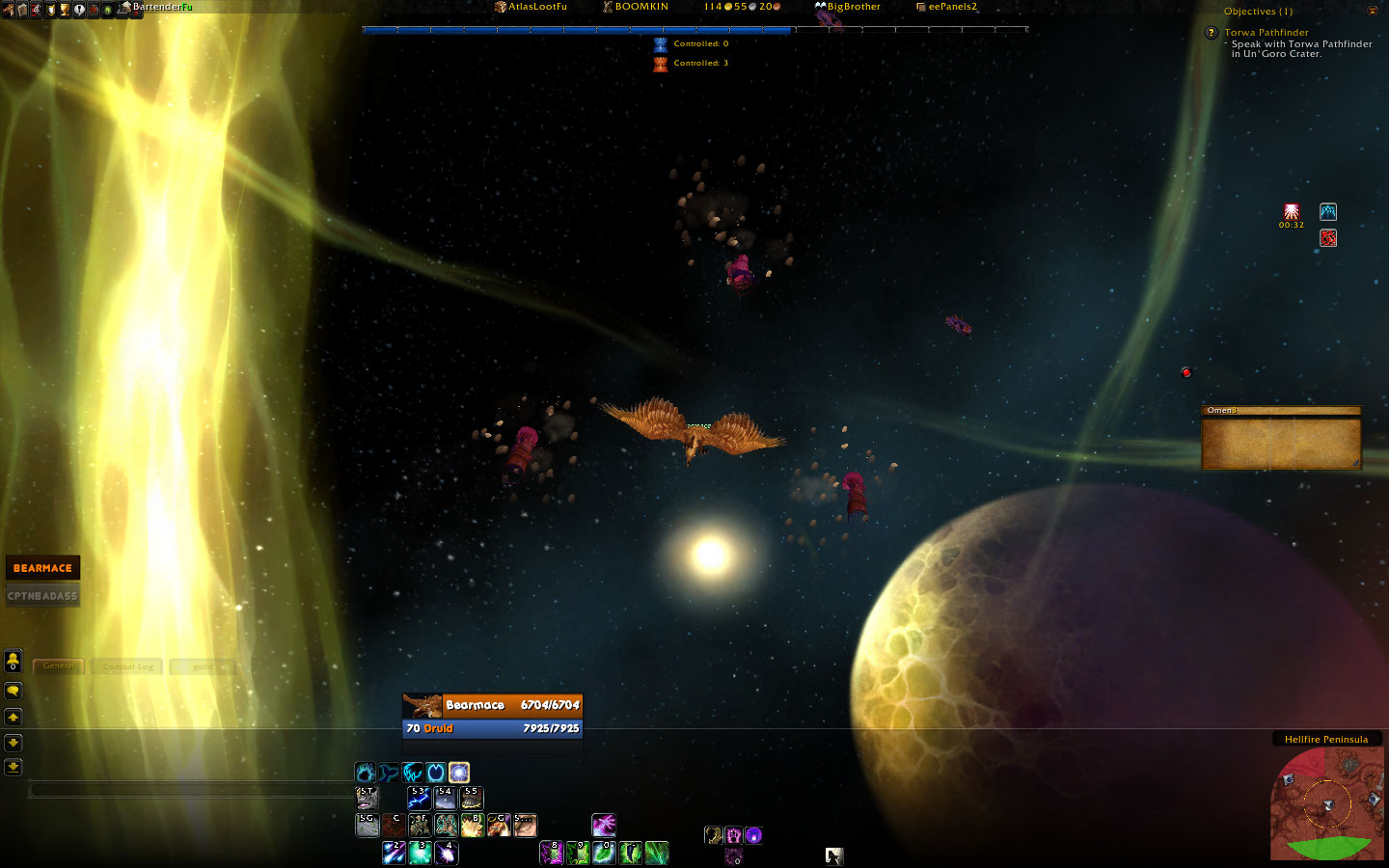Click the Bearmace player unit frame
The image size is (1389, 868).
(492, 717)
